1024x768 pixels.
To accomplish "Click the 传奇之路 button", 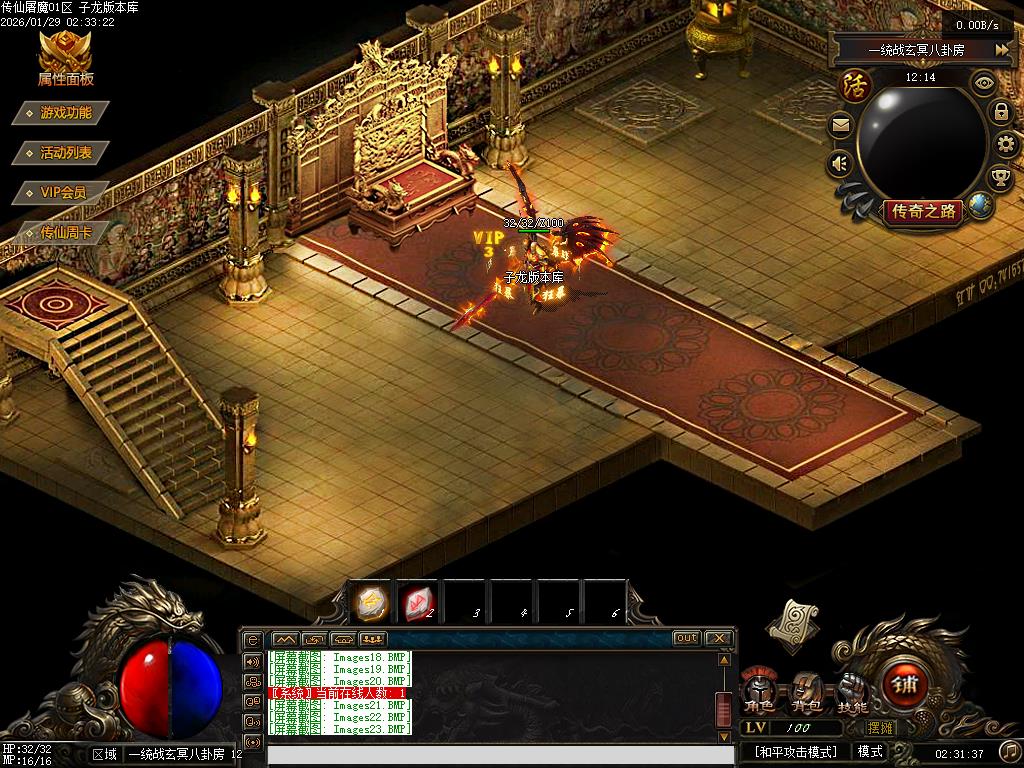I will (x=922, y=211).
